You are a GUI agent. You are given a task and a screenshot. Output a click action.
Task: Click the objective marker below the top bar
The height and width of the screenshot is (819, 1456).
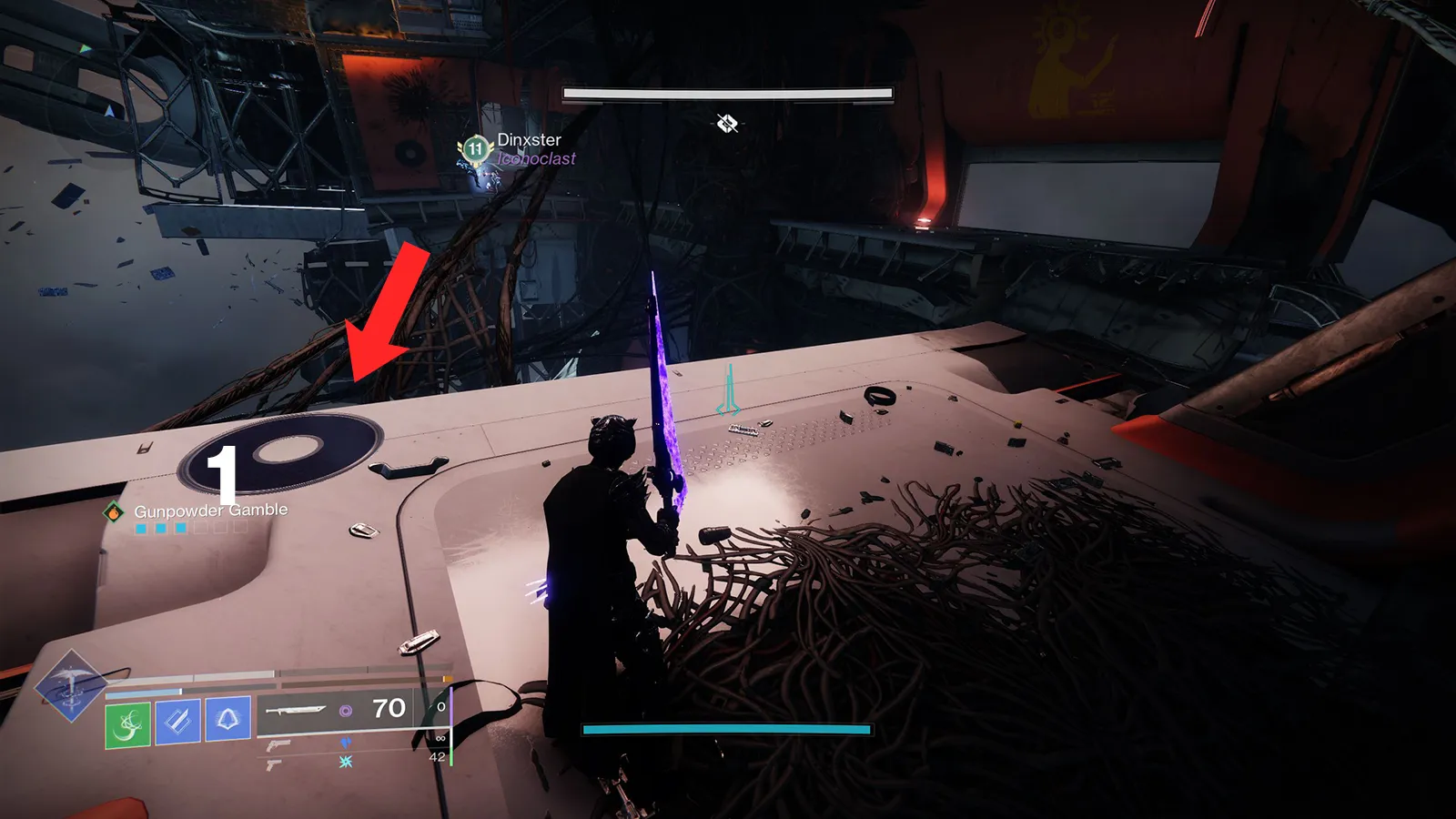click(727, 123)
